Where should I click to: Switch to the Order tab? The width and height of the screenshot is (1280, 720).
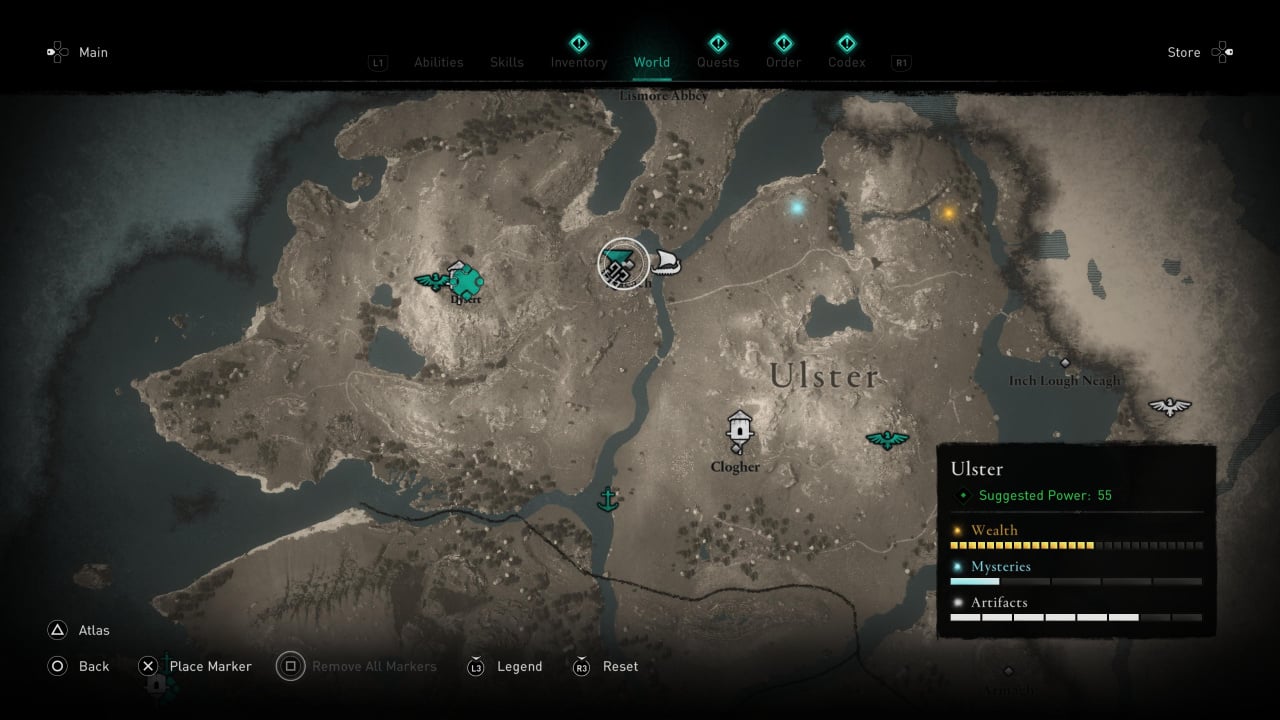(783, 62)
